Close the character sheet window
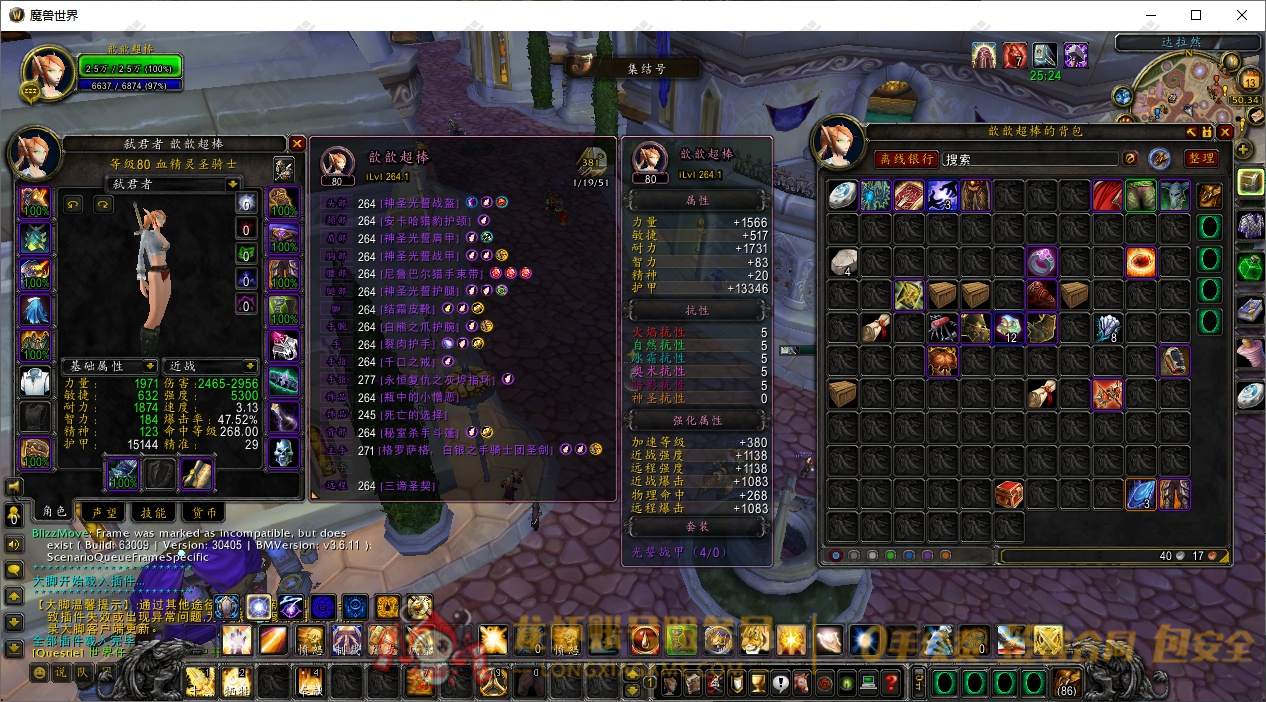Viewport: 1266px width, 702px height. click(x=297, y=144)
